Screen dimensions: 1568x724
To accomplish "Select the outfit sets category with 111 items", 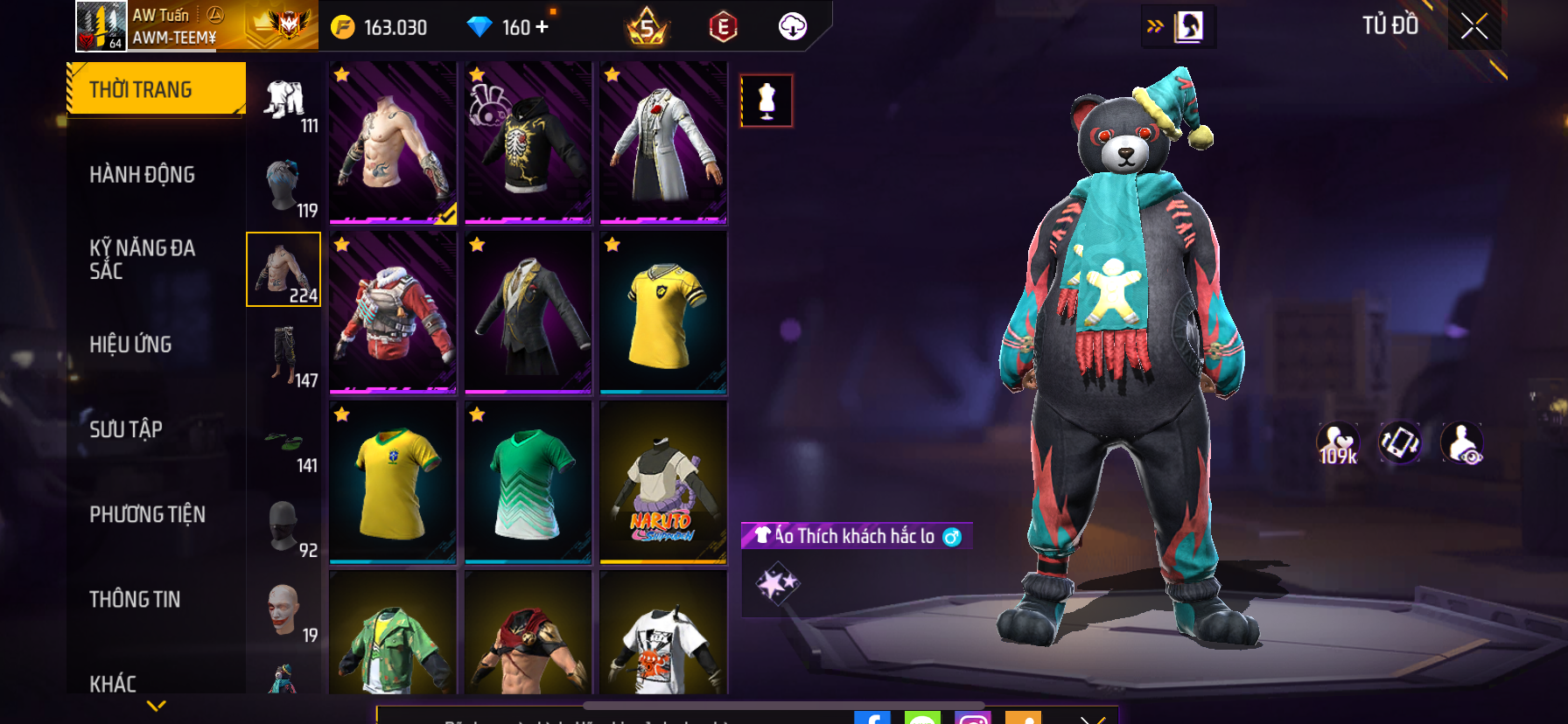I will pos(285,105).
